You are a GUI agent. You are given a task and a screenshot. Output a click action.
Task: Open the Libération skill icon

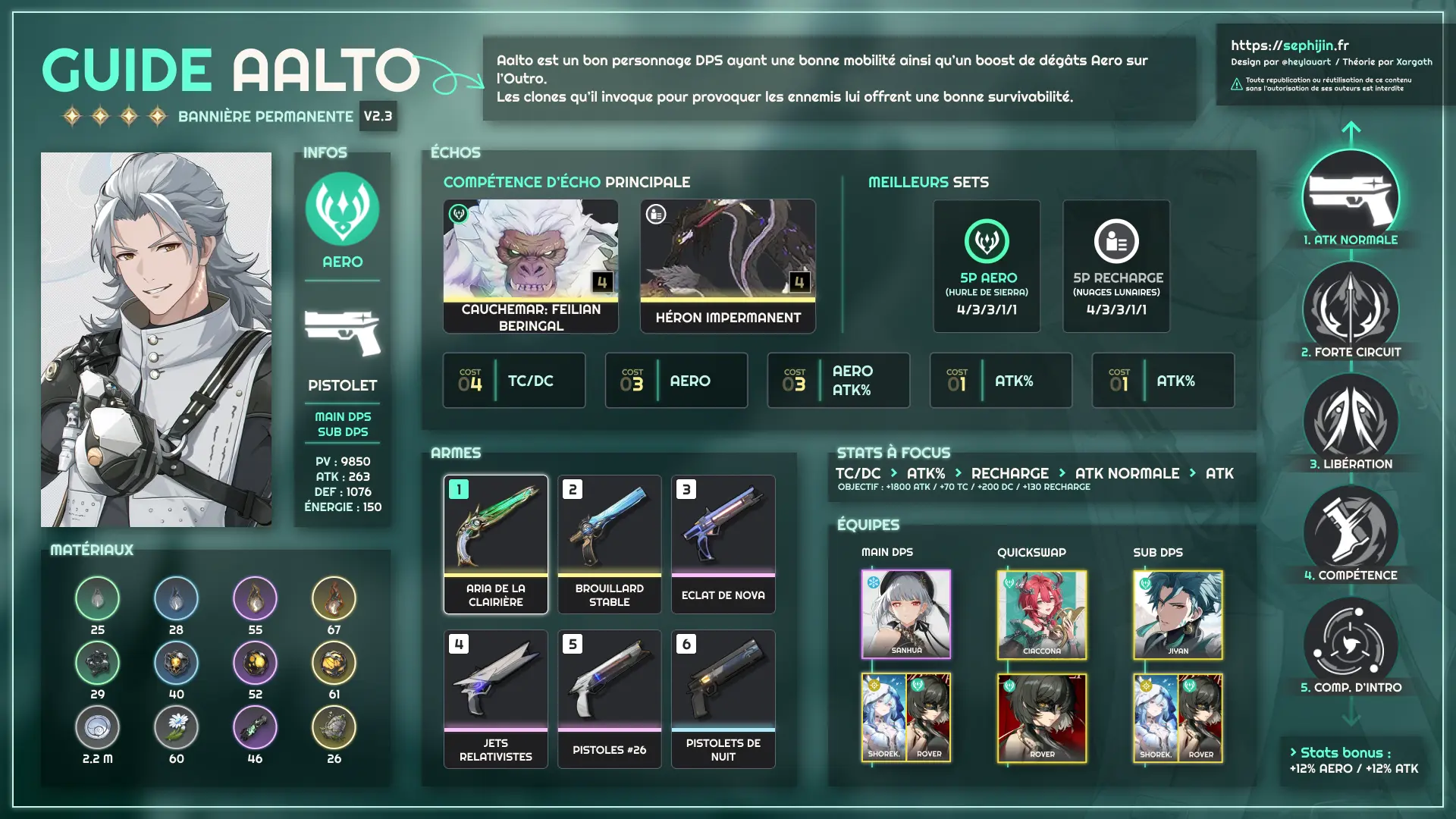point(1350,421)
